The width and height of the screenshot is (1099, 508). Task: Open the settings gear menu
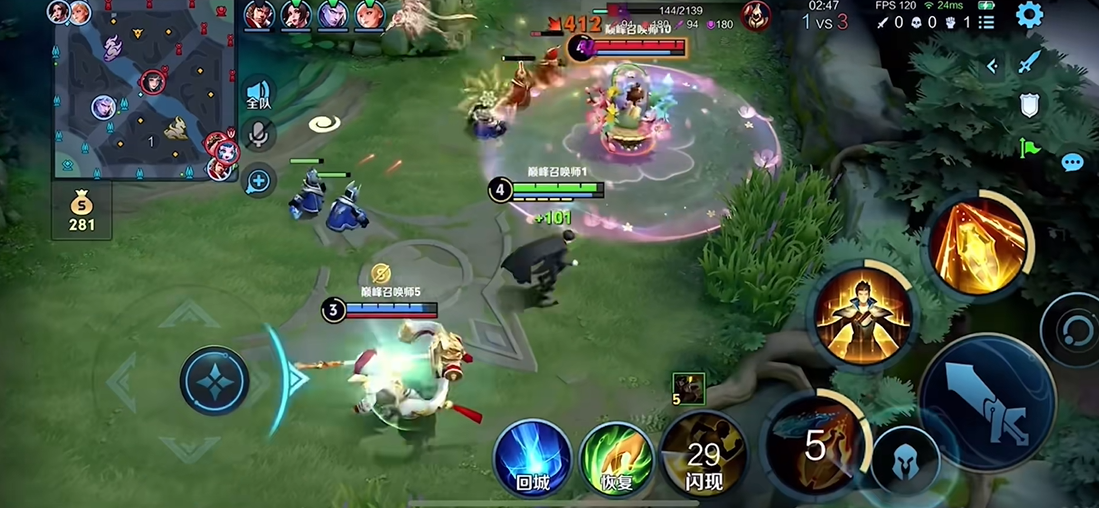(x=1029, y=14)
